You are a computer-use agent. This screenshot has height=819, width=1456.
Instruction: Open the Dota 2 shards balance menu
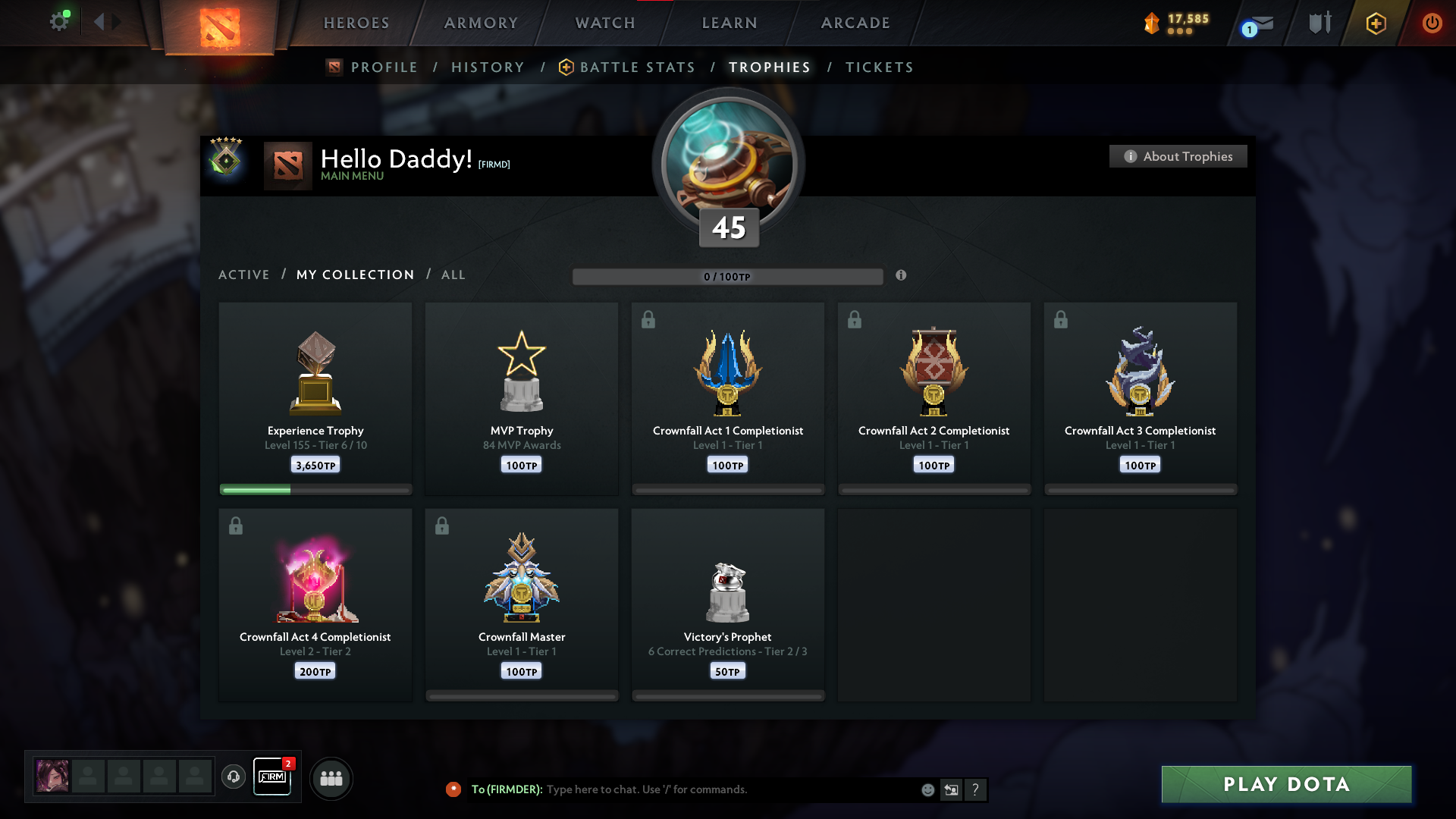(1175, 23)
